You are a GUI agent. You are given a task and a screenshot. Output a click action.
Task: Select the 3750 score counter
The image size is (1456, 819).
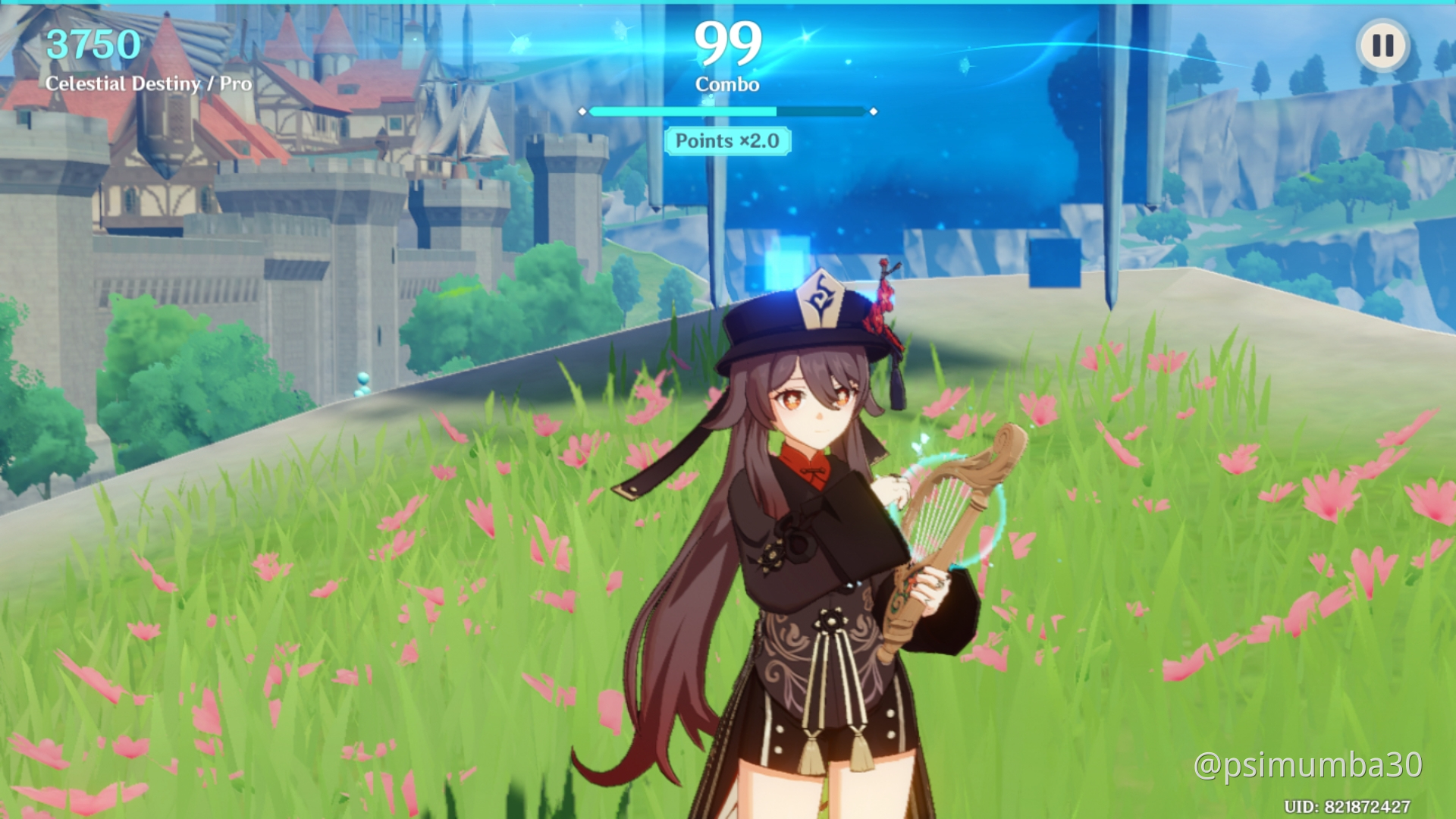point(91,43)
